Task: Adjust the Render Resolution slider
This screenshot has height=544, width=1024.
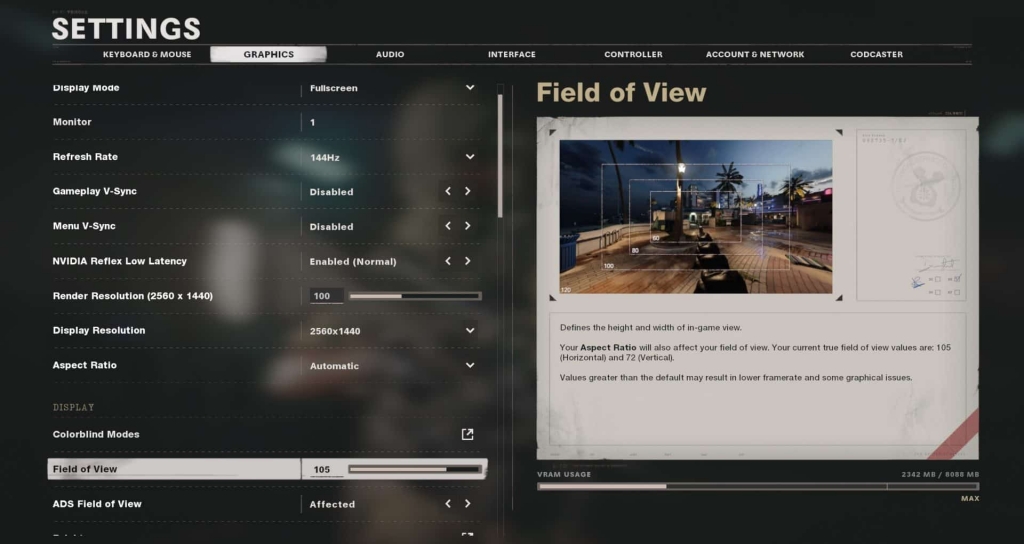Action: 414,296
